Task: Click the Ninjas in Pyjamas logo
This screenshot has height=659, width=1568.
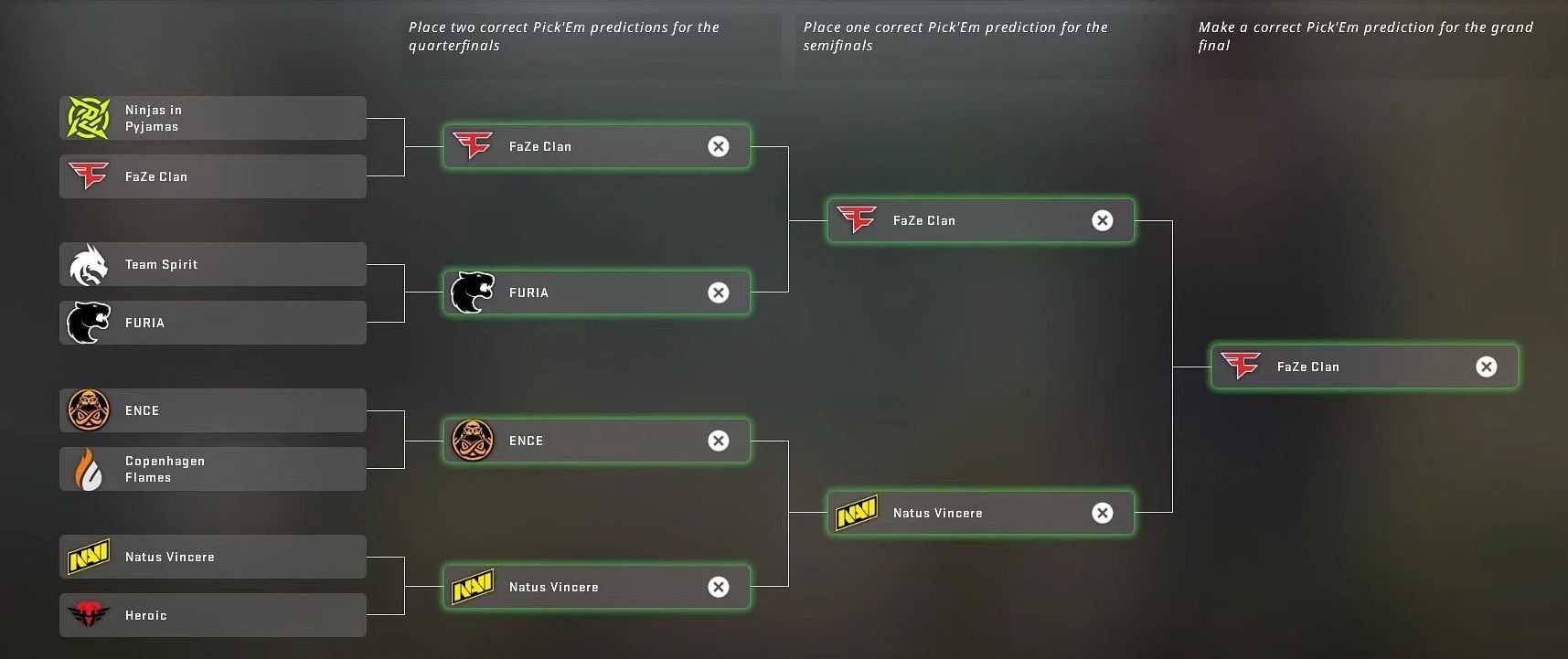Action: point(87,117)
